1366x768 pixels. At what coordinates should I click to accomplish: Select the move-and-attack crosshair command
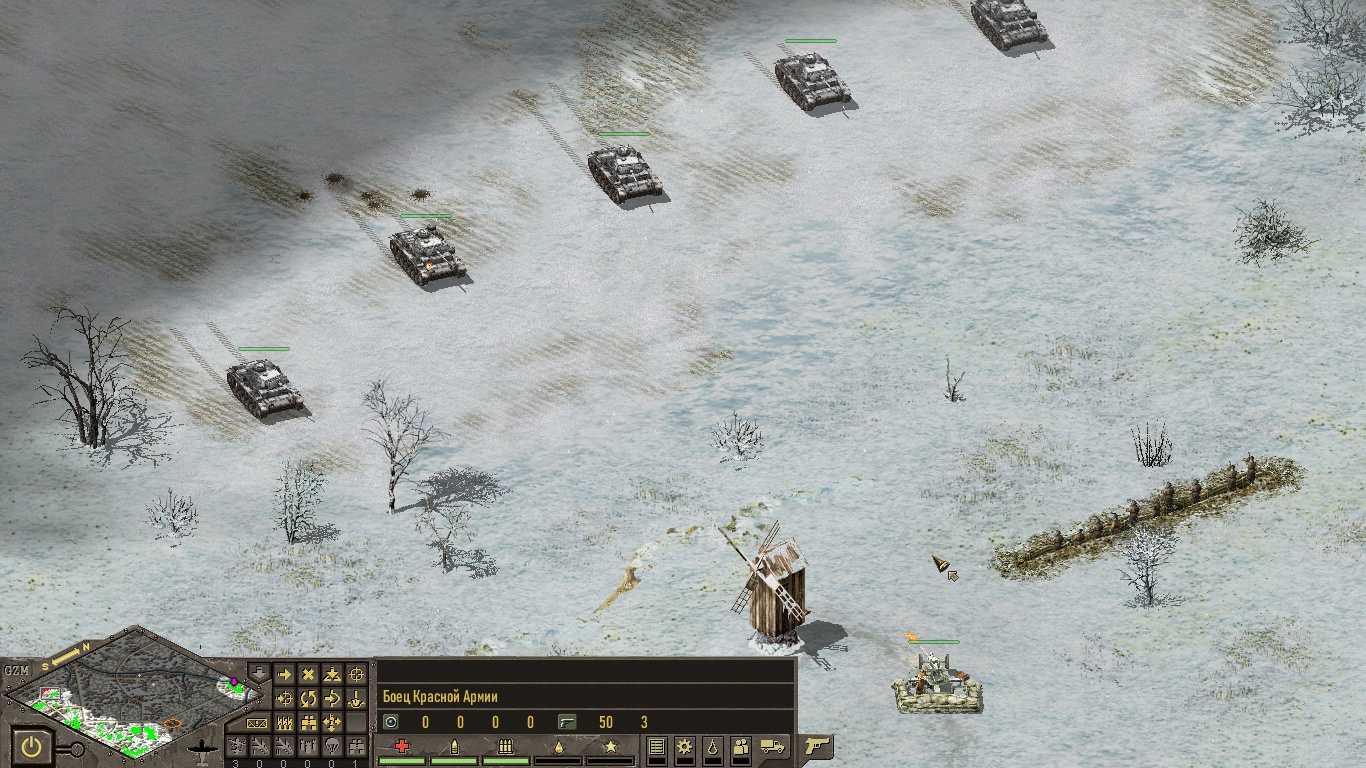[285, 698]
